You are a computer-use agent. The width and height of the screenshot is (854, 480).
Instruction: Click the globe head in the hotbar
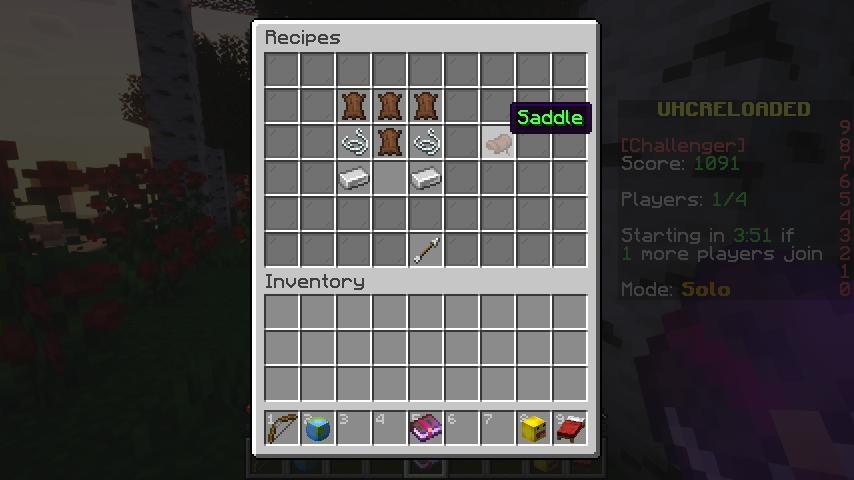(x=318, y=428)
